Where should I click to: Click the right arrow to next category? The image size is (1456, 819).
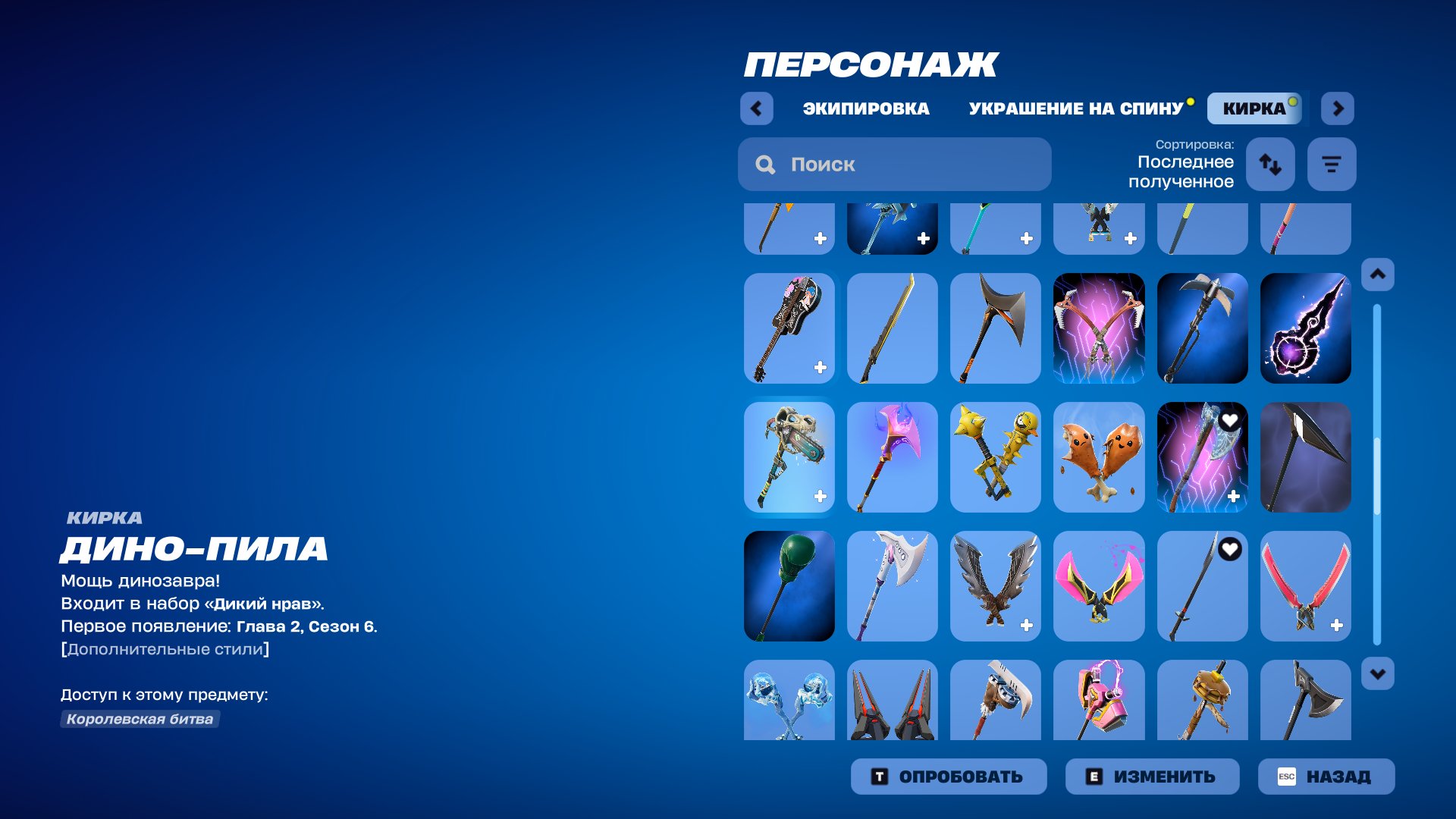[x=1338, y=108]
